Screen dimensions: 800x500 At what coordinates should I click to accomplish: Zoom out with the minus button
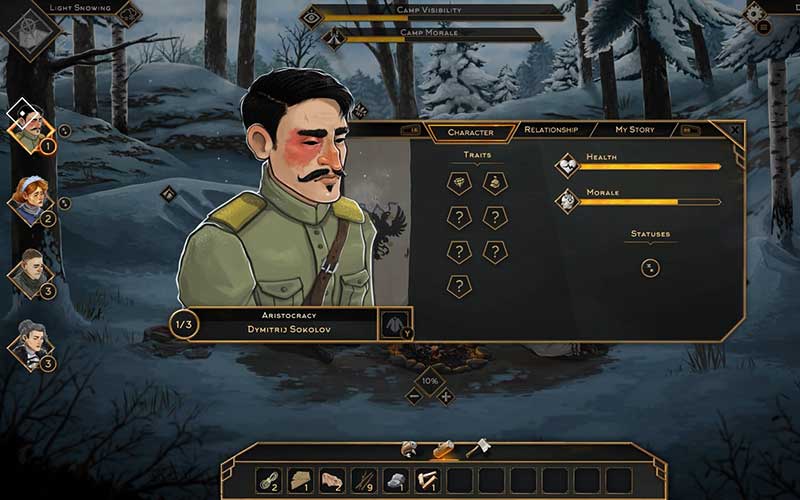414,396
